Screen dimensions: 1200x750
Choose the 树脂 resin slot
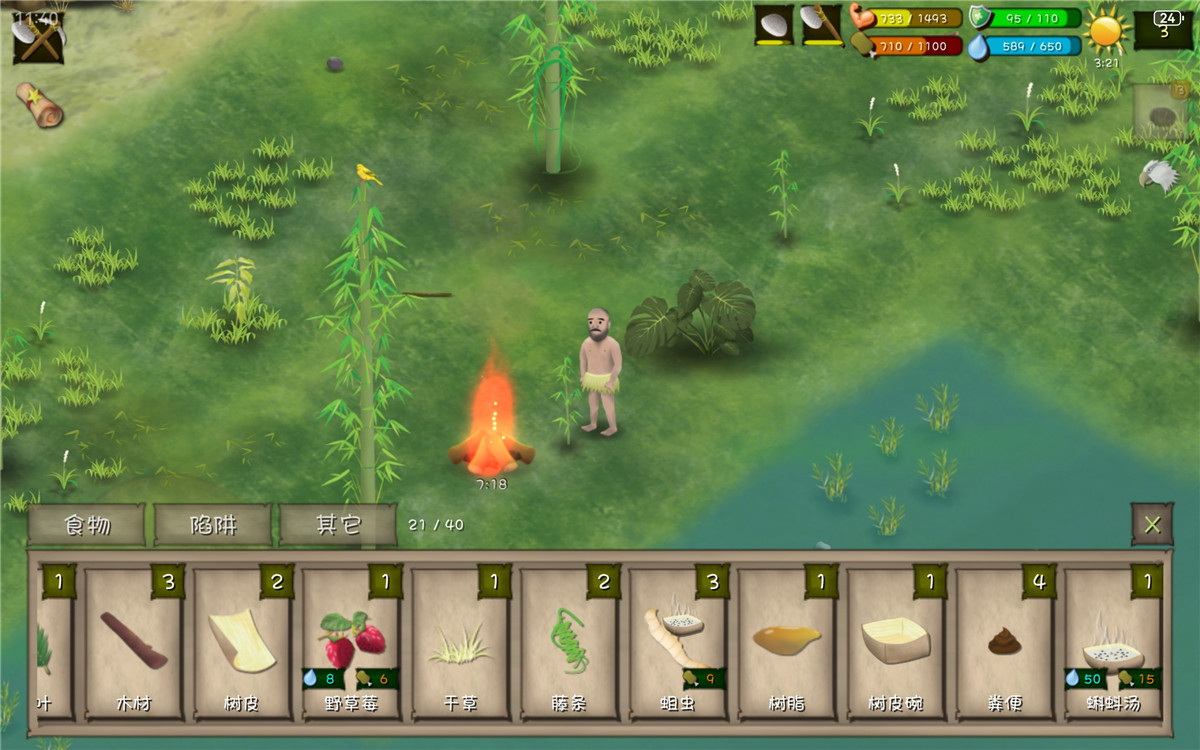click(787, 644)
